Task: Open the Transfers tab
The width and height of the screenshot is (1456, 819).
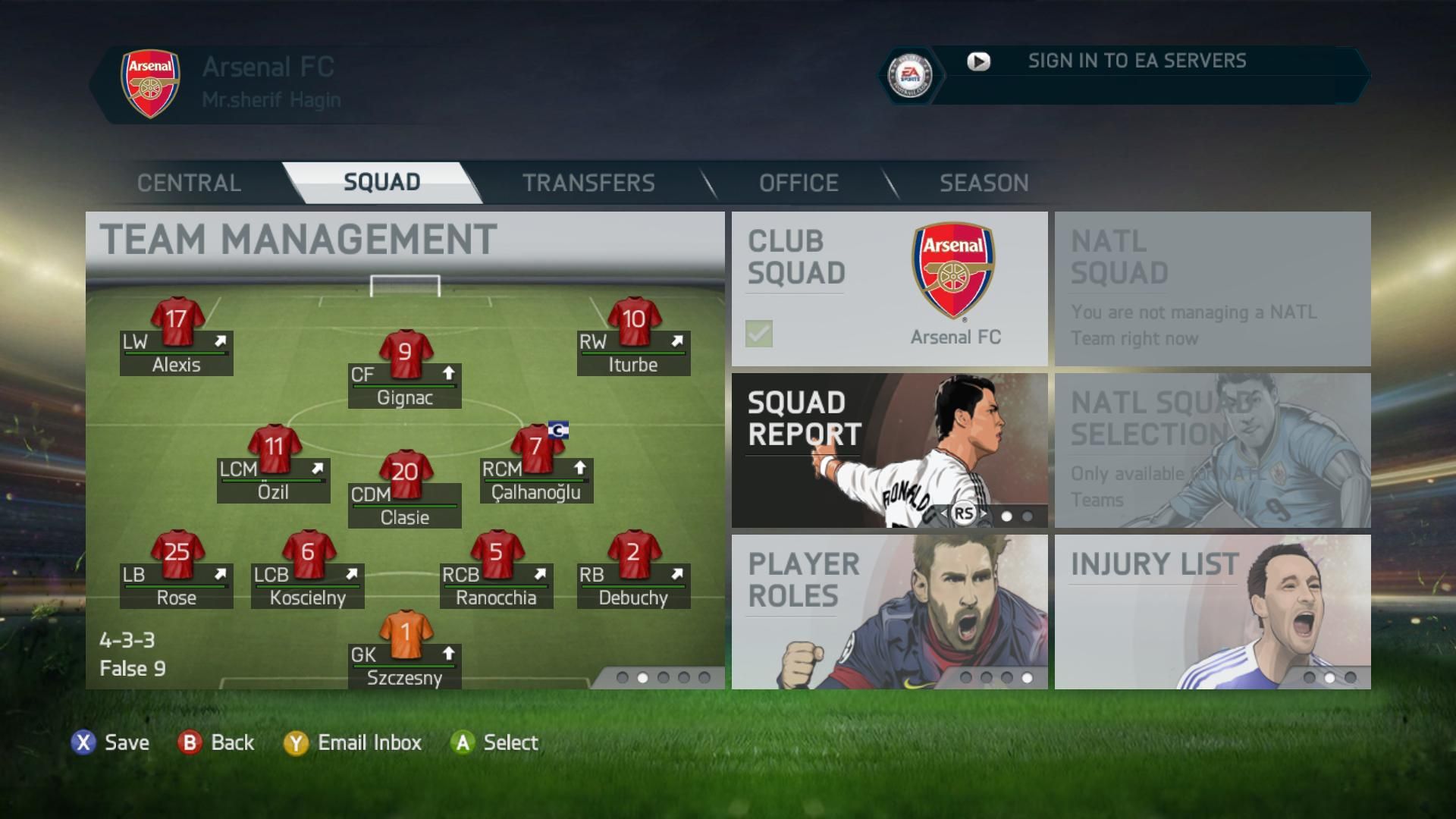Action: [x=588, y=183]
